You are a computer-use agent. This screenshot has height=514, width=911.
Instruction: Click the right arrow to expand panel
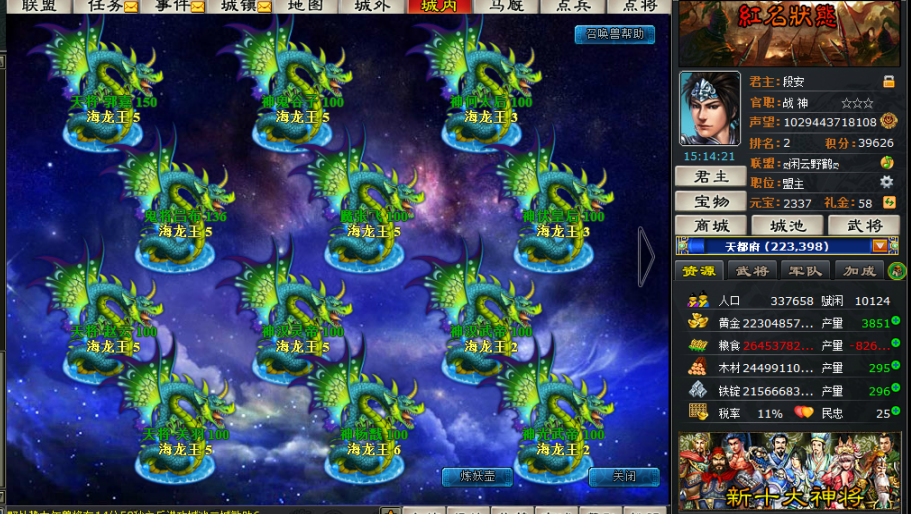coord(646,257)
